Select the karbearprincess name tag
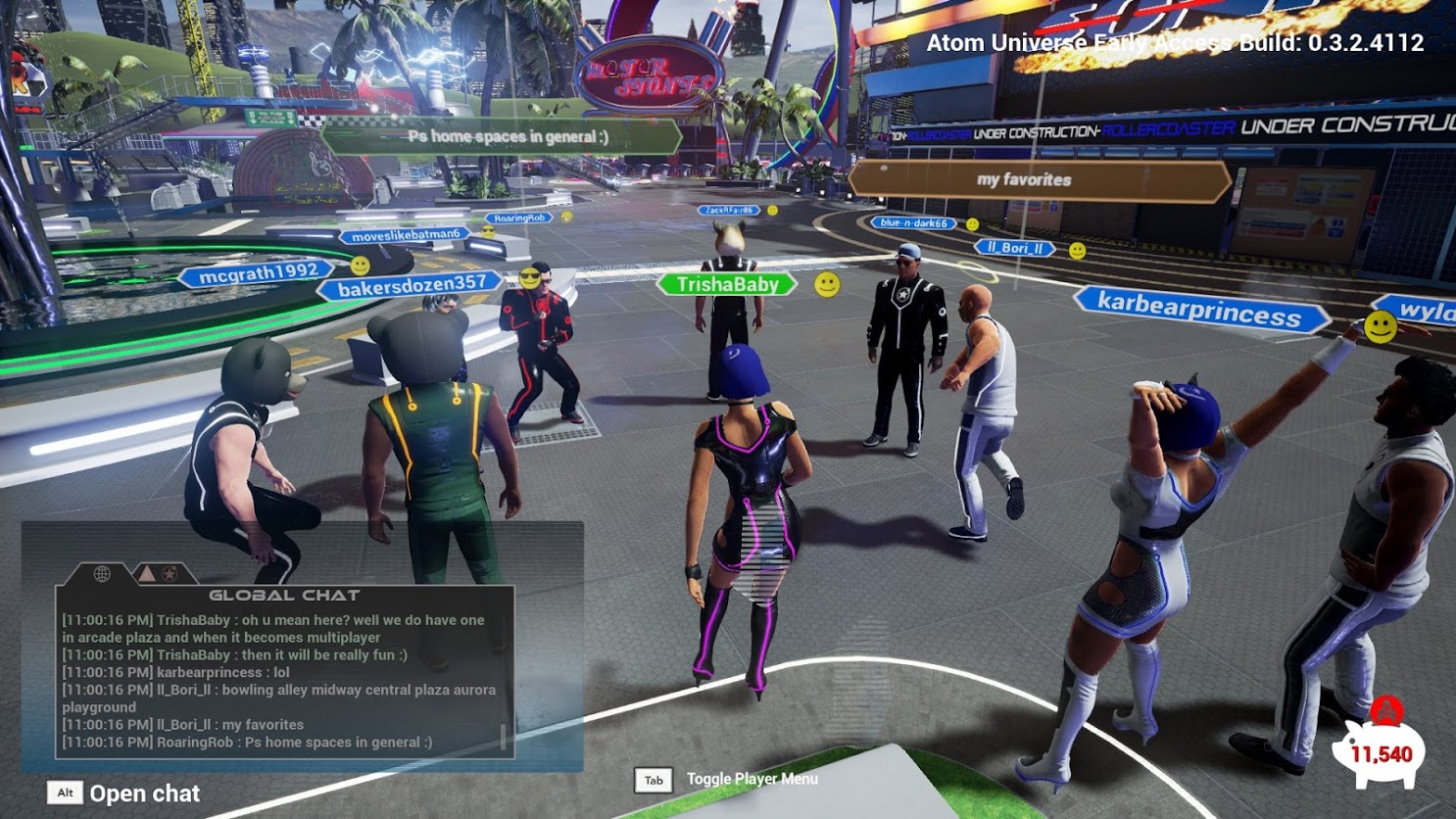 pos(1199,311)
